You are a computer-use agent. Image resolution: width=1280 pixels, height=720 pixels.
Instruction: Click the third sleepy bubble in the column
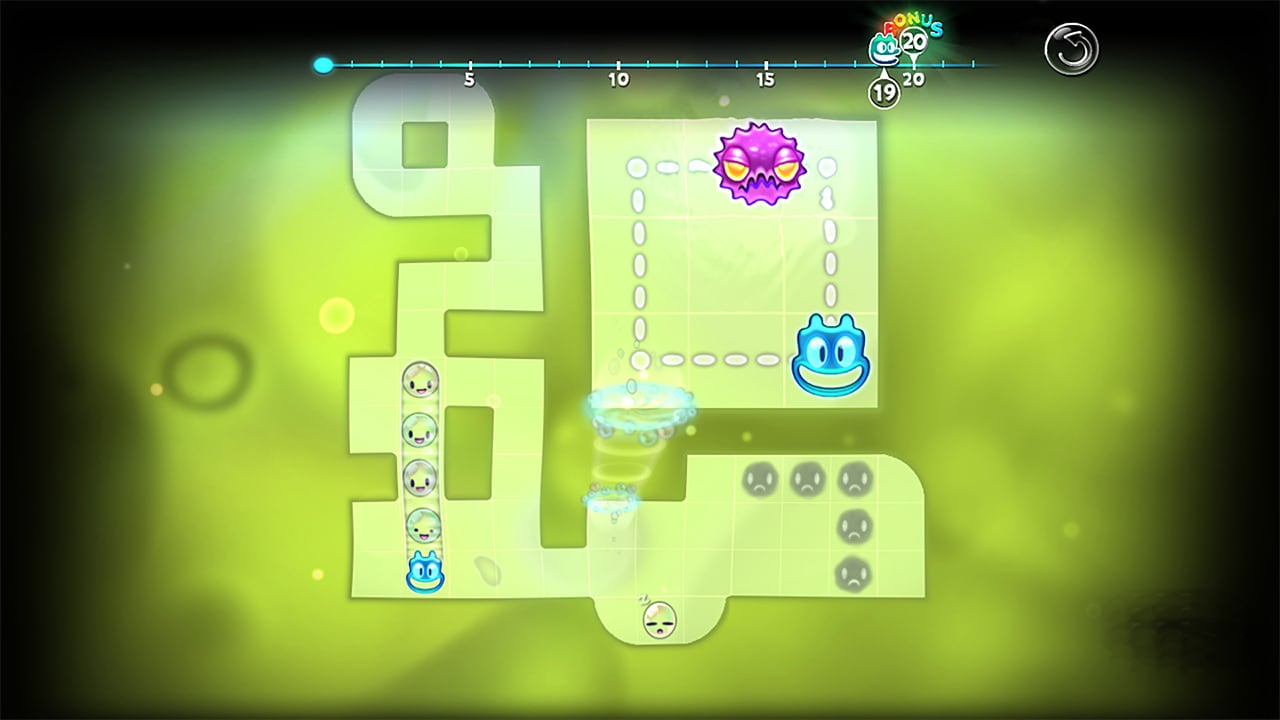(419, 477)
